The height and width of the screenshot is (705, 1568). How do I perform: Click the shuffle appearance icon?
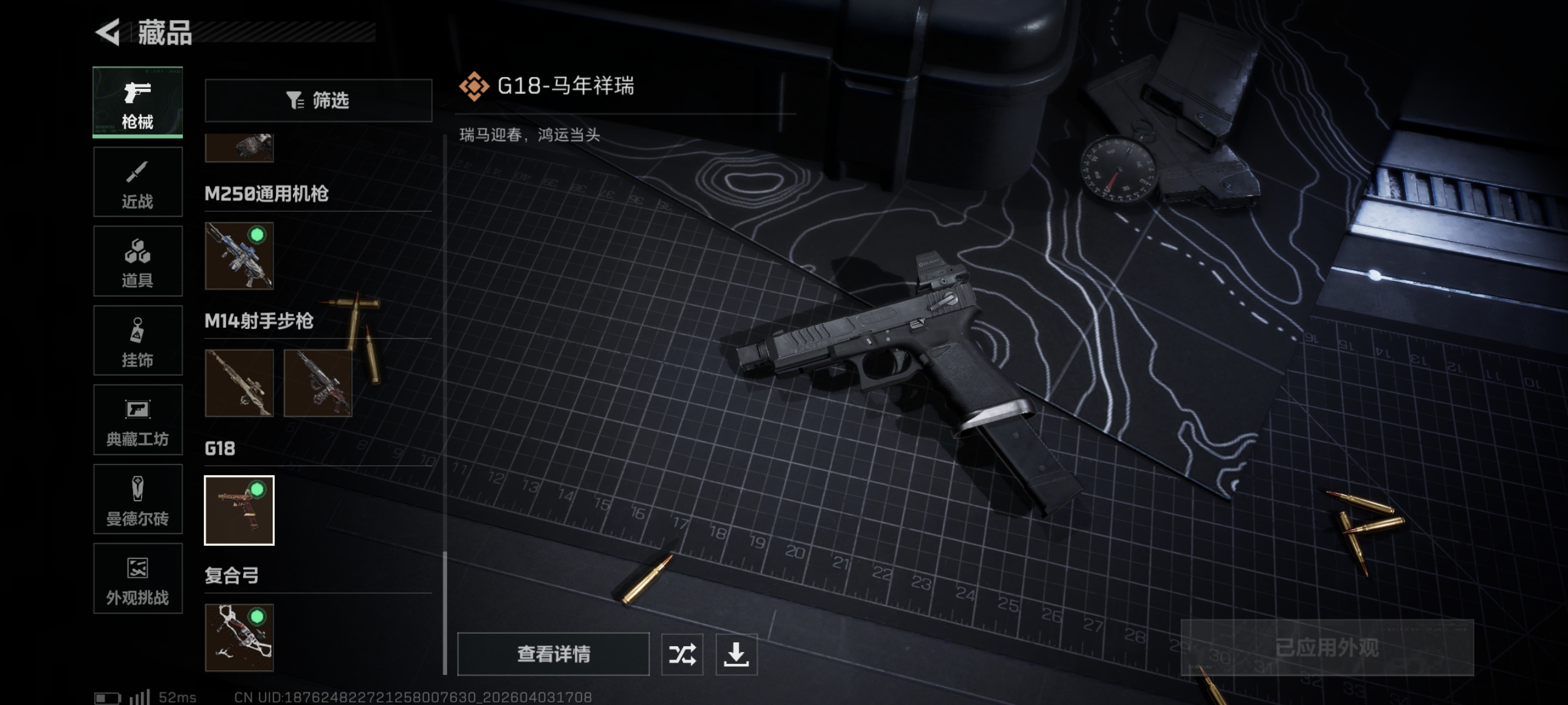coord(682,654)
